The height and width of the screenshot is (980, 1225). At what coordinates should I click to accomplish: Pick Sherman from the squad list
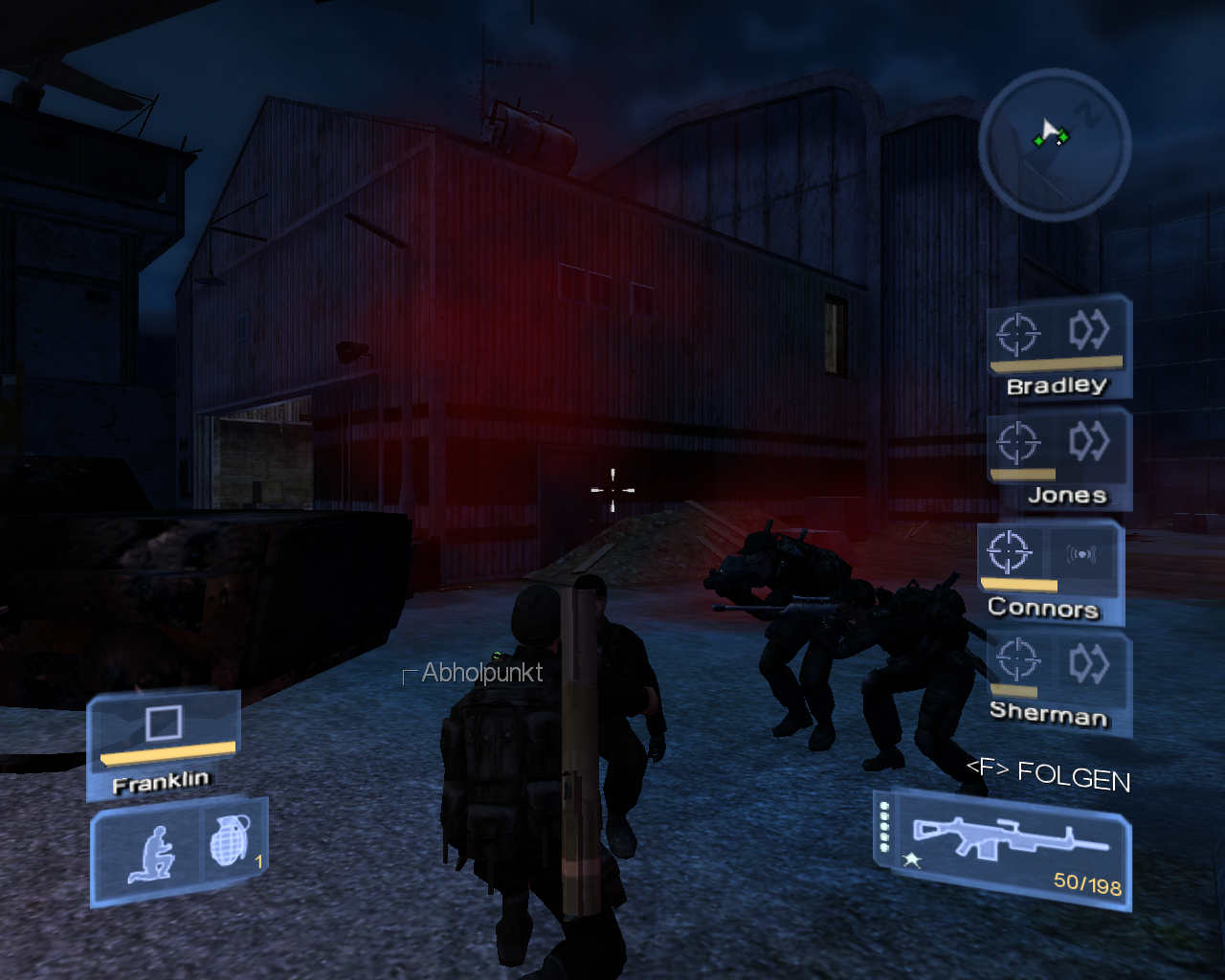(x=1056, y=681)
